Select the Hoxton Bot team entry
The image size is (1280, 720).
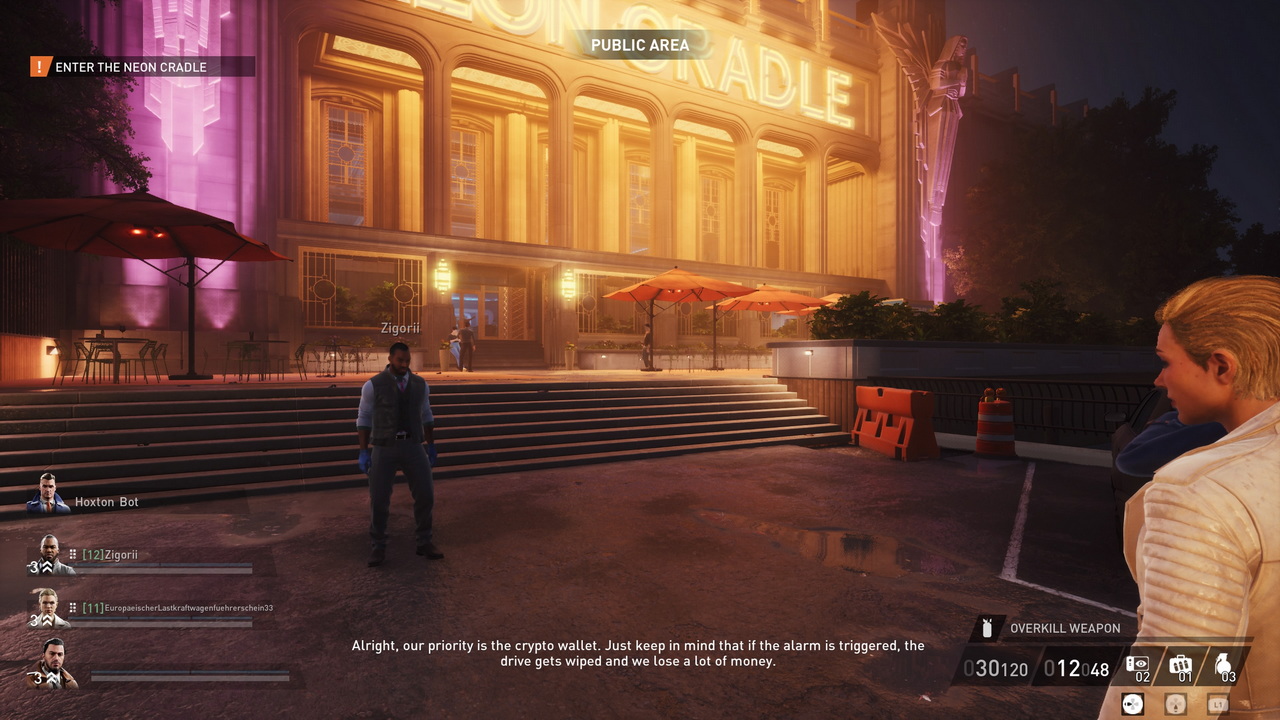(106, 502)
